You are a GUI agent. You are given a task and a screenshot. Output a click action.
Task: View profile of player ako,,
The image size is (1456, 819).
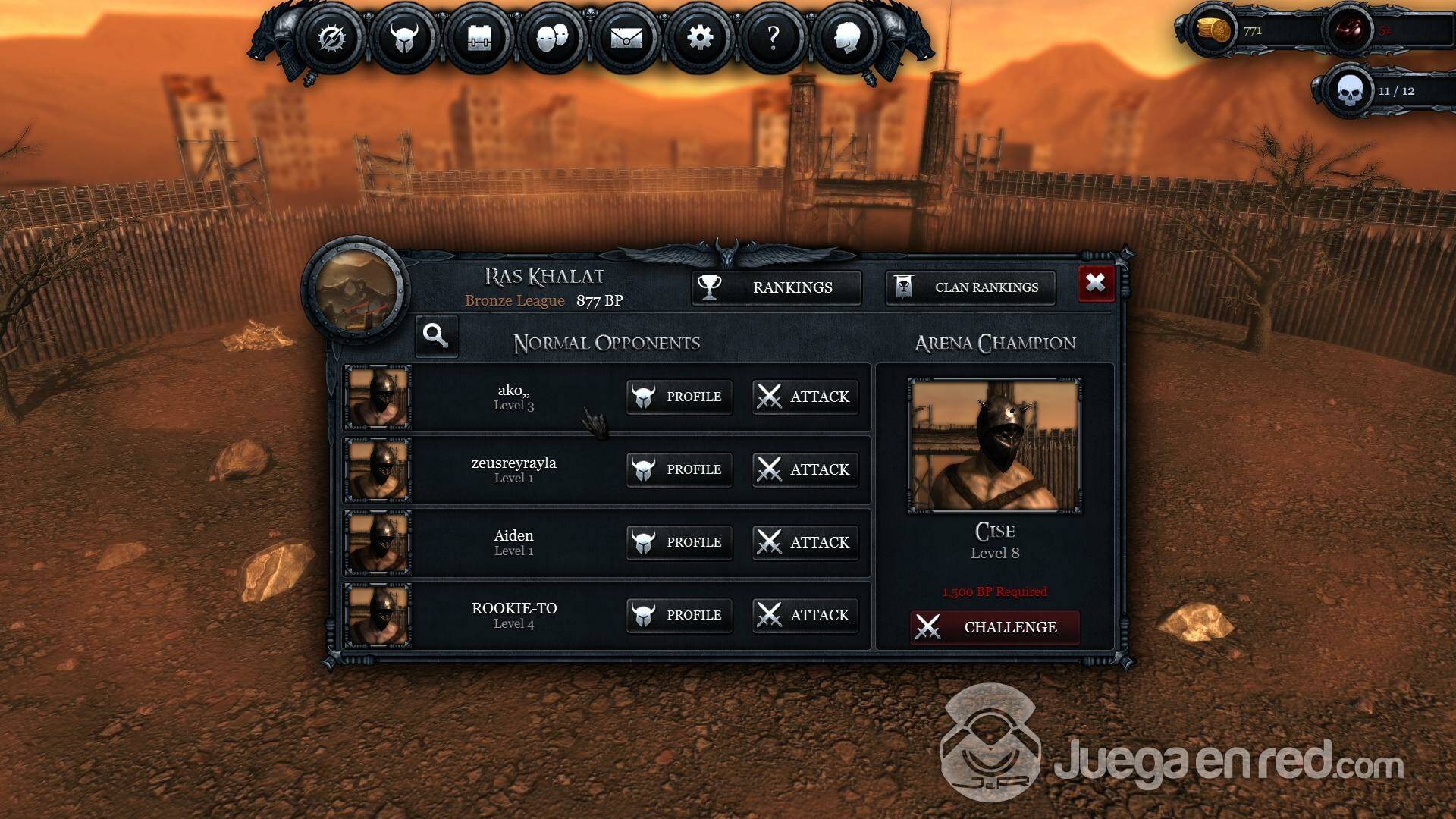[x=679, y=397]
